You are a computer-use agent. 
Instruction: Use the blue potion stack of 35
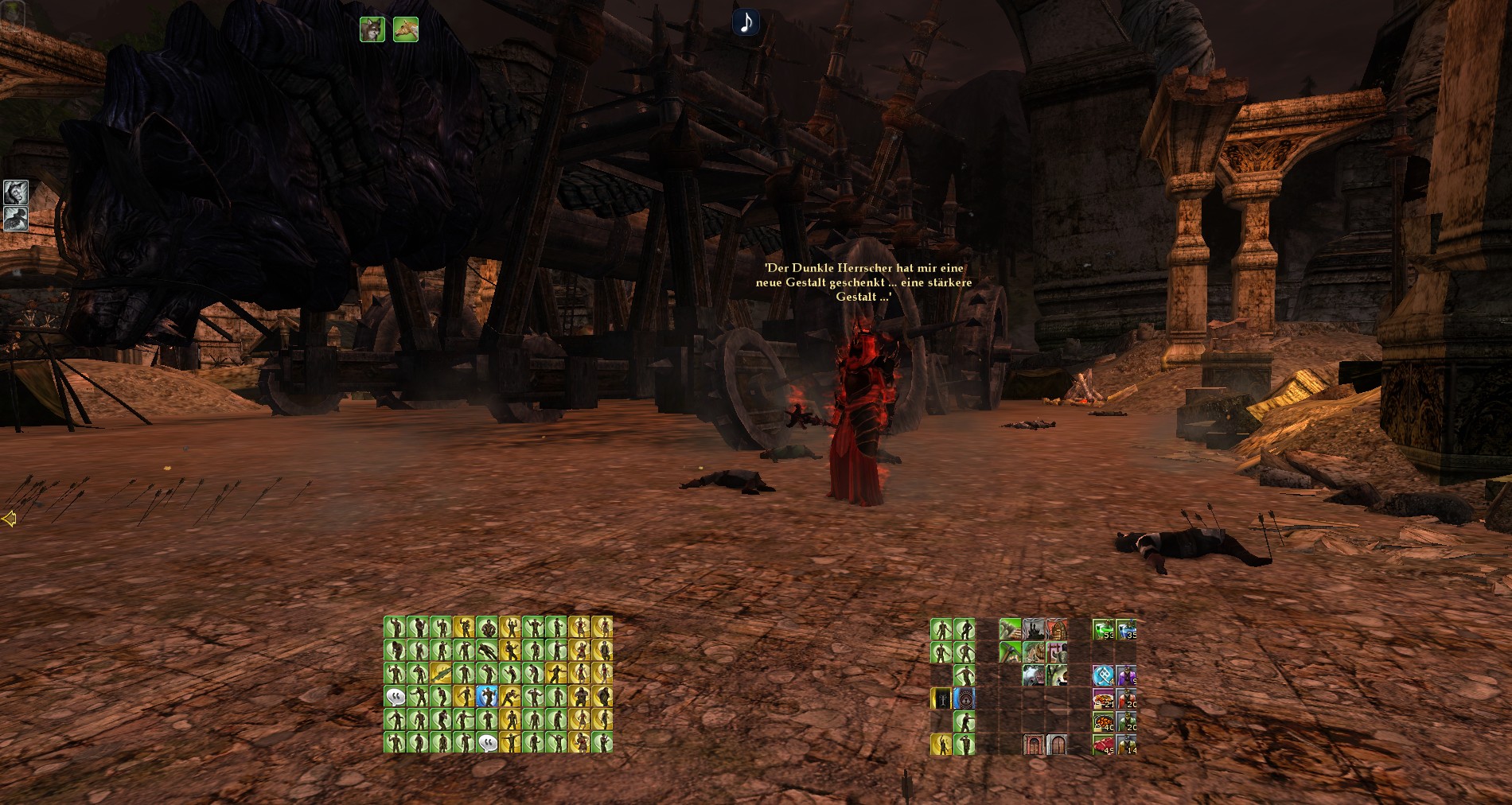click(1126, 630)
